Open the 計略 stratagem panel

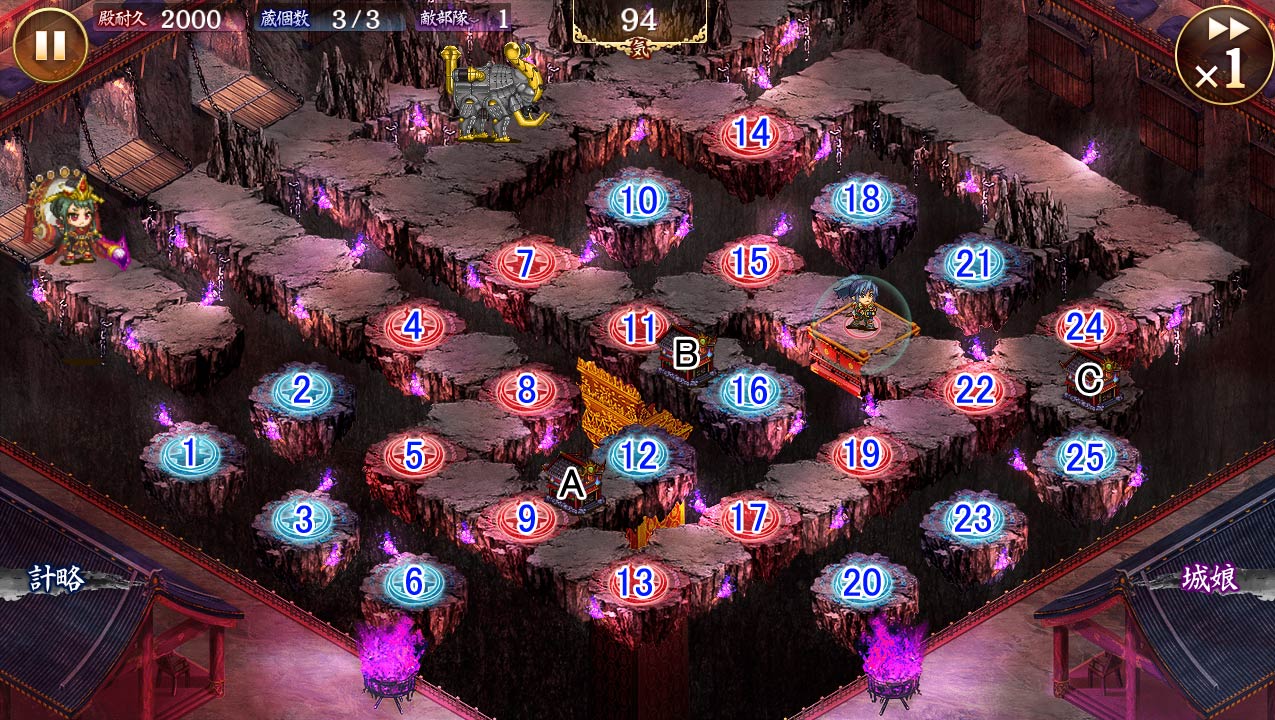click(x=55, y=579)
